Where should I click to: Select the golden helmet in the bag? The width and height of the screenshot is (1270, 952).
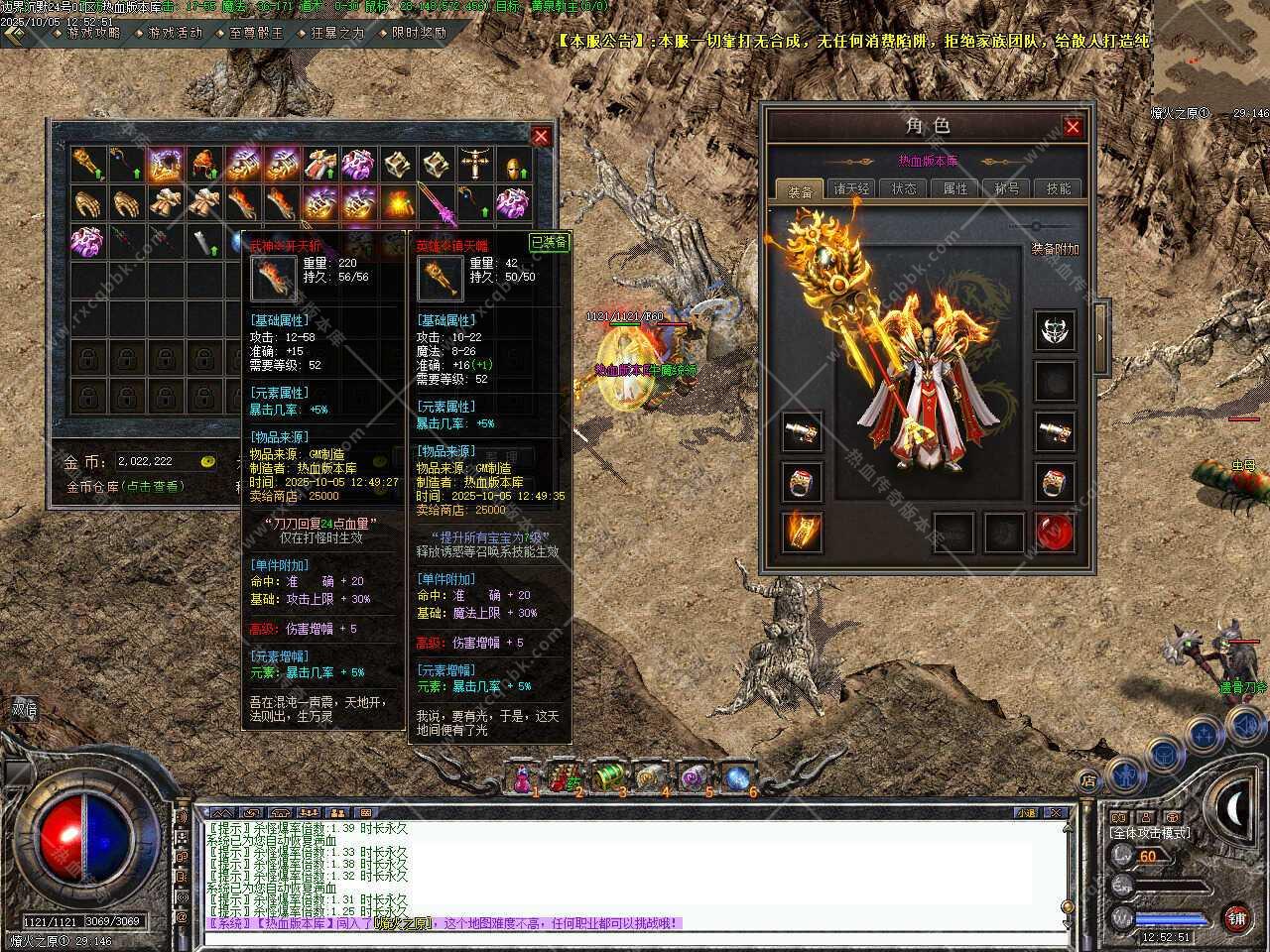point(513,165)
